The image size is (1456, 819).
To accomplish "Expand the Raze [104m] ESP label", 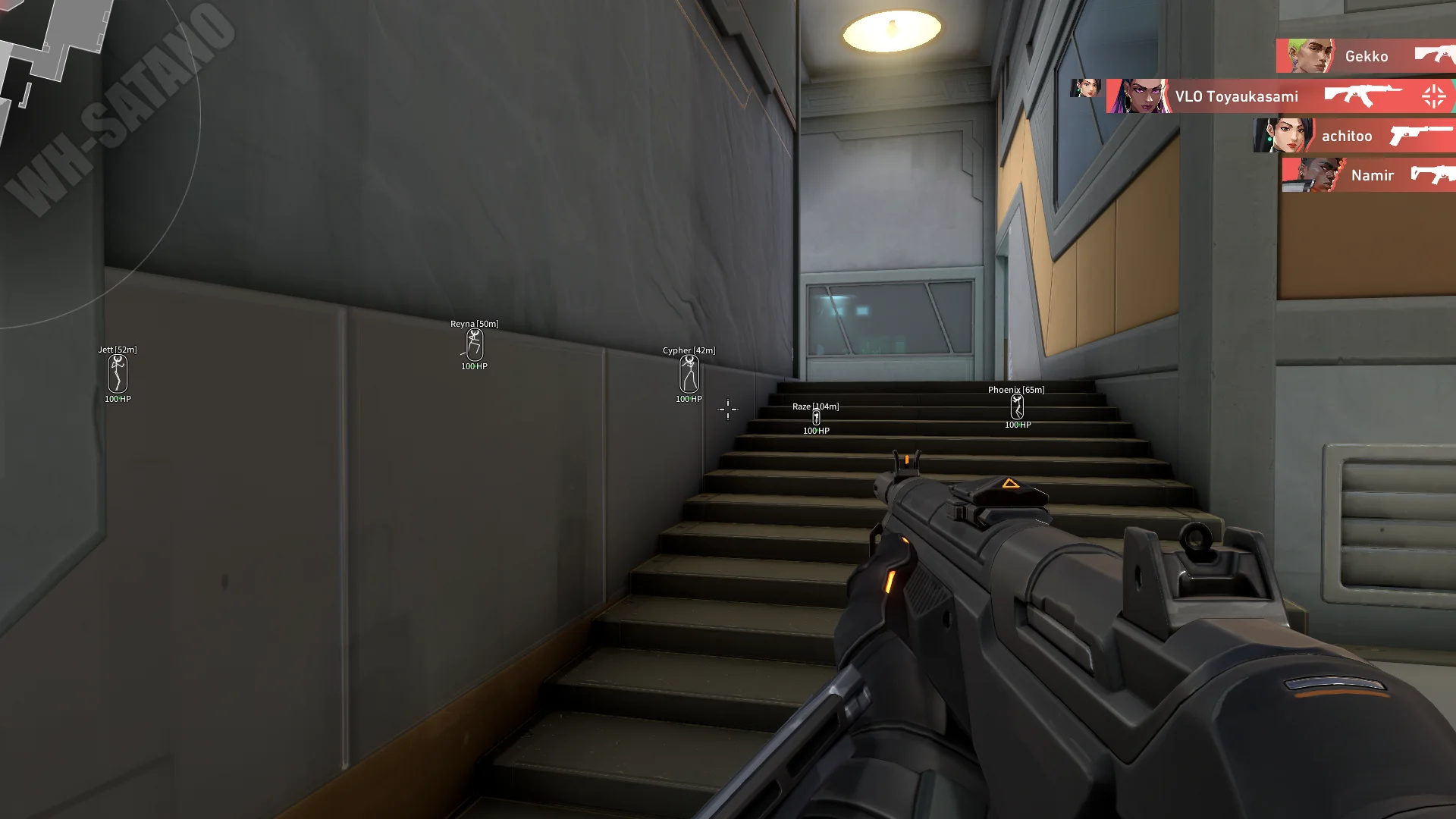I will pos(815,406).
